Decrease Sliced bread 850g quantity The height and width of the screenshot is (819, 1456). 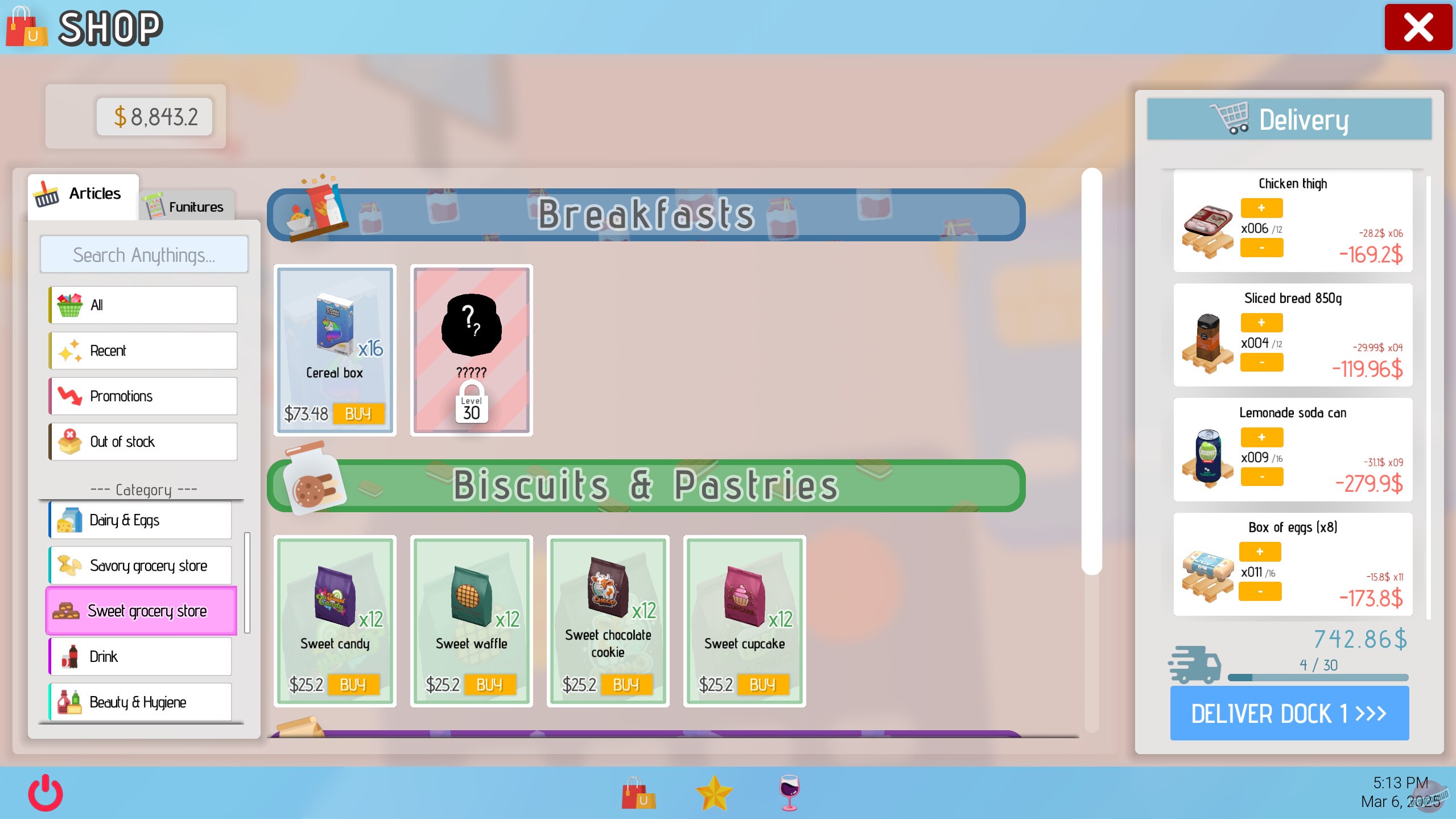[x=1262, y=363]
